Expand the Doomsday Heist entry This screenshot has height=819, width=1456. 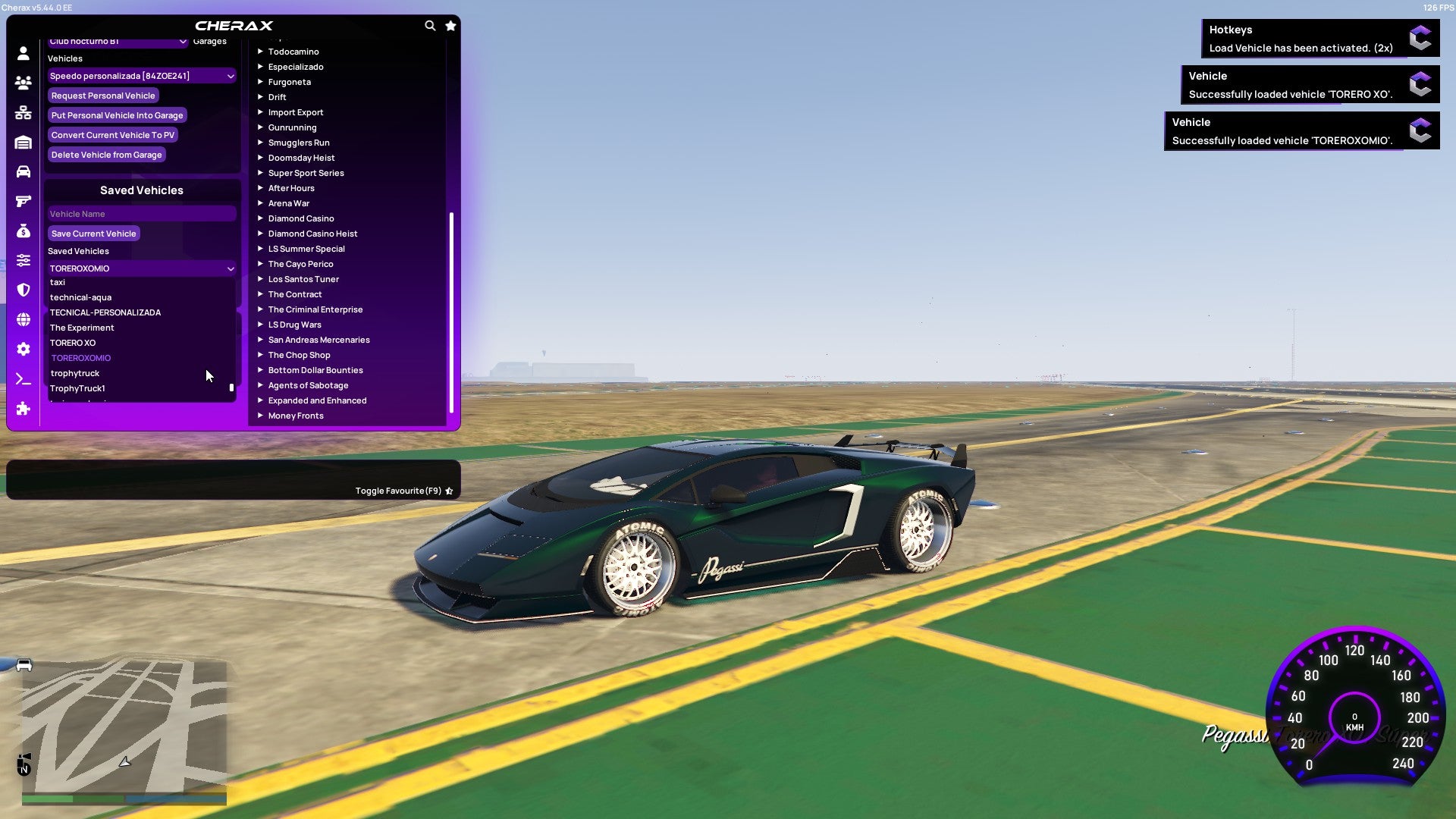tap(300, 157)
